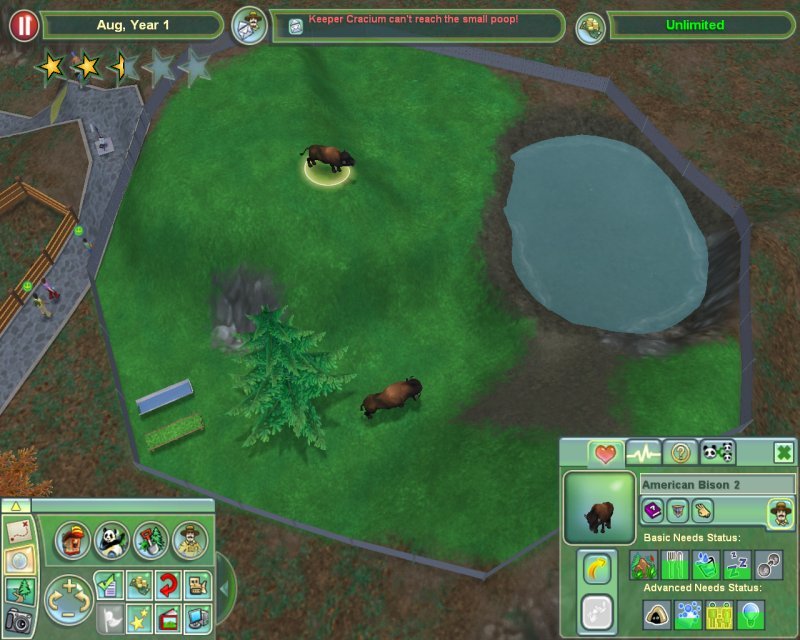Screen dimensions: 800x640
Task: Switch to the heartbeat health tab
Action: (642, 453)
